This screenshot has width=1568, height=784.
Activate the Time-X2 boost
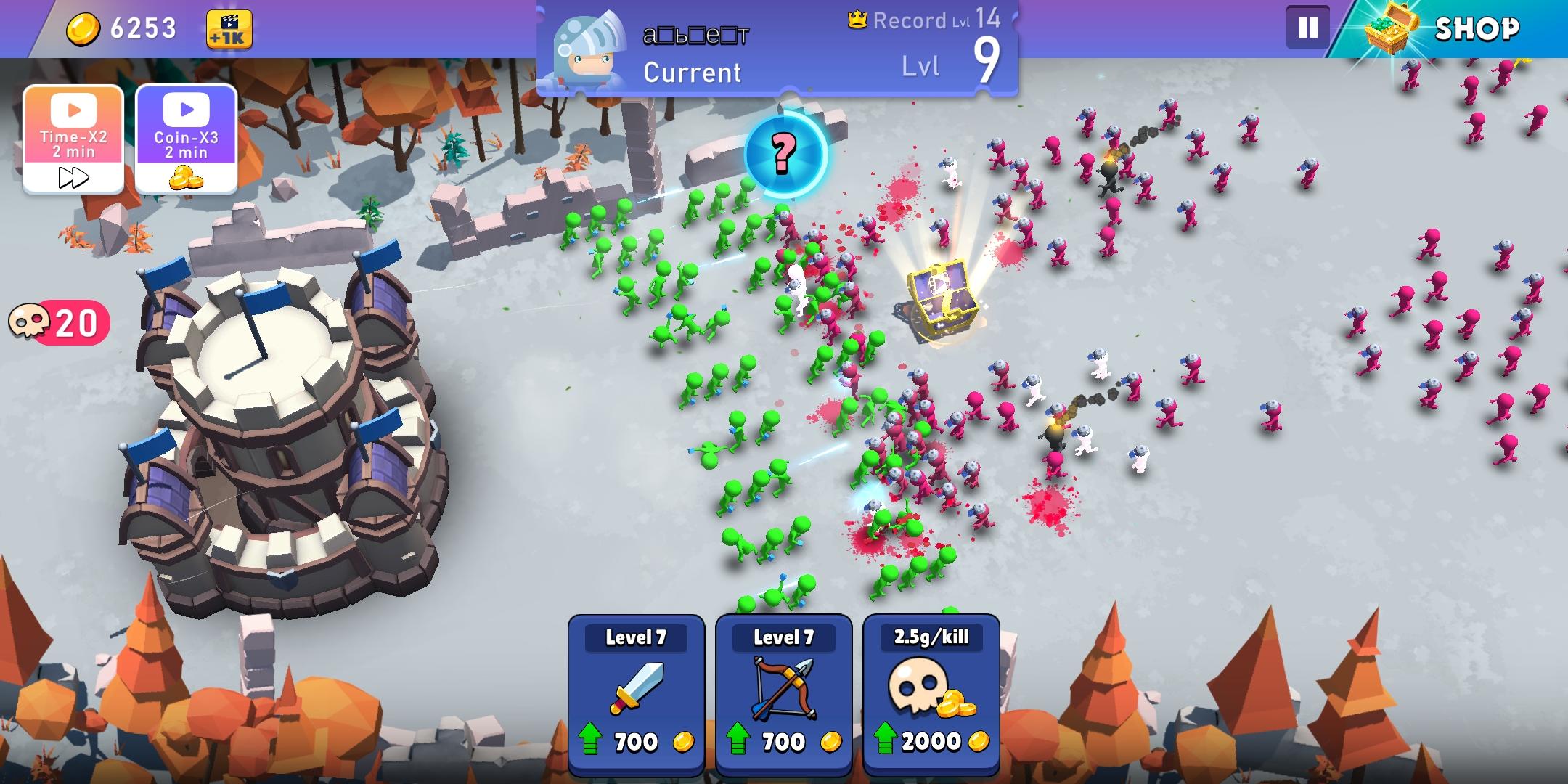[73, 139]
